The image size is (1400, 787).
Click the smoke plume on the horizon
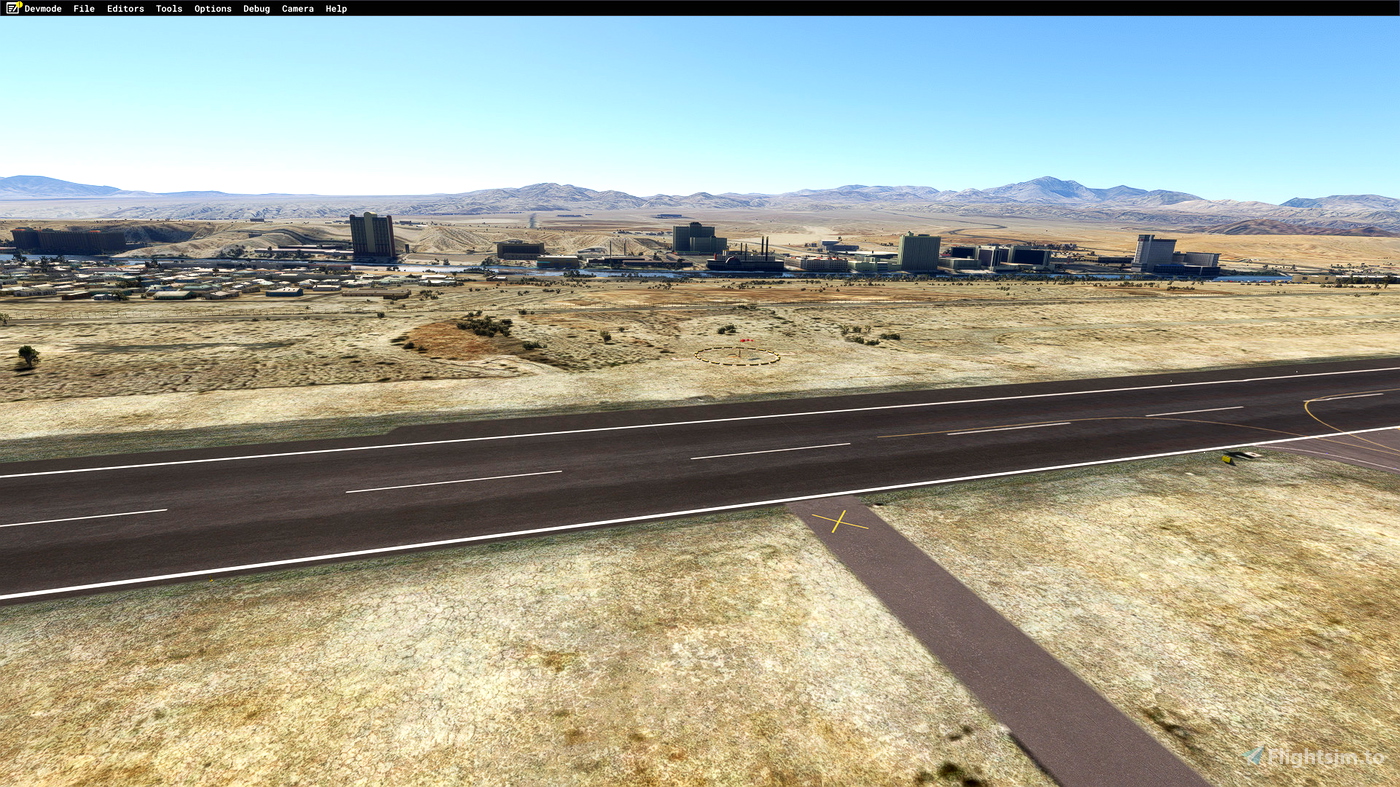[x=533, y=217]
